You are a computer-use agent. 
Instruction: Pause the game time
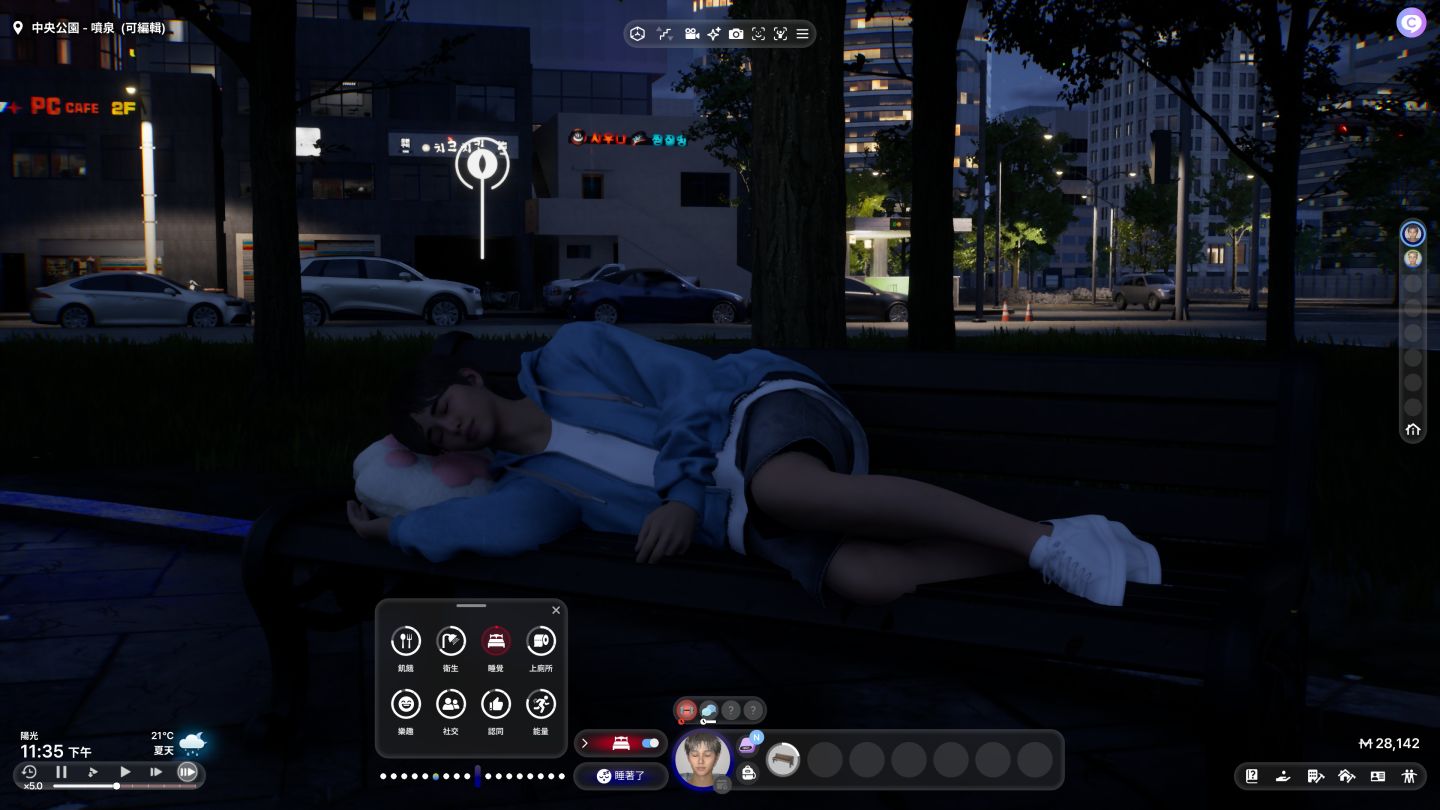pyautogui.click(x=61, y=772)
